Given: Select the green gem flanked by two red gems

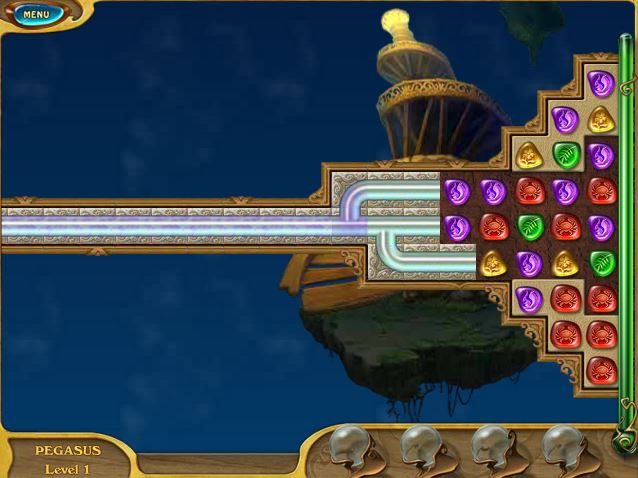Looking at the screenshot, I should coord(529,226).
